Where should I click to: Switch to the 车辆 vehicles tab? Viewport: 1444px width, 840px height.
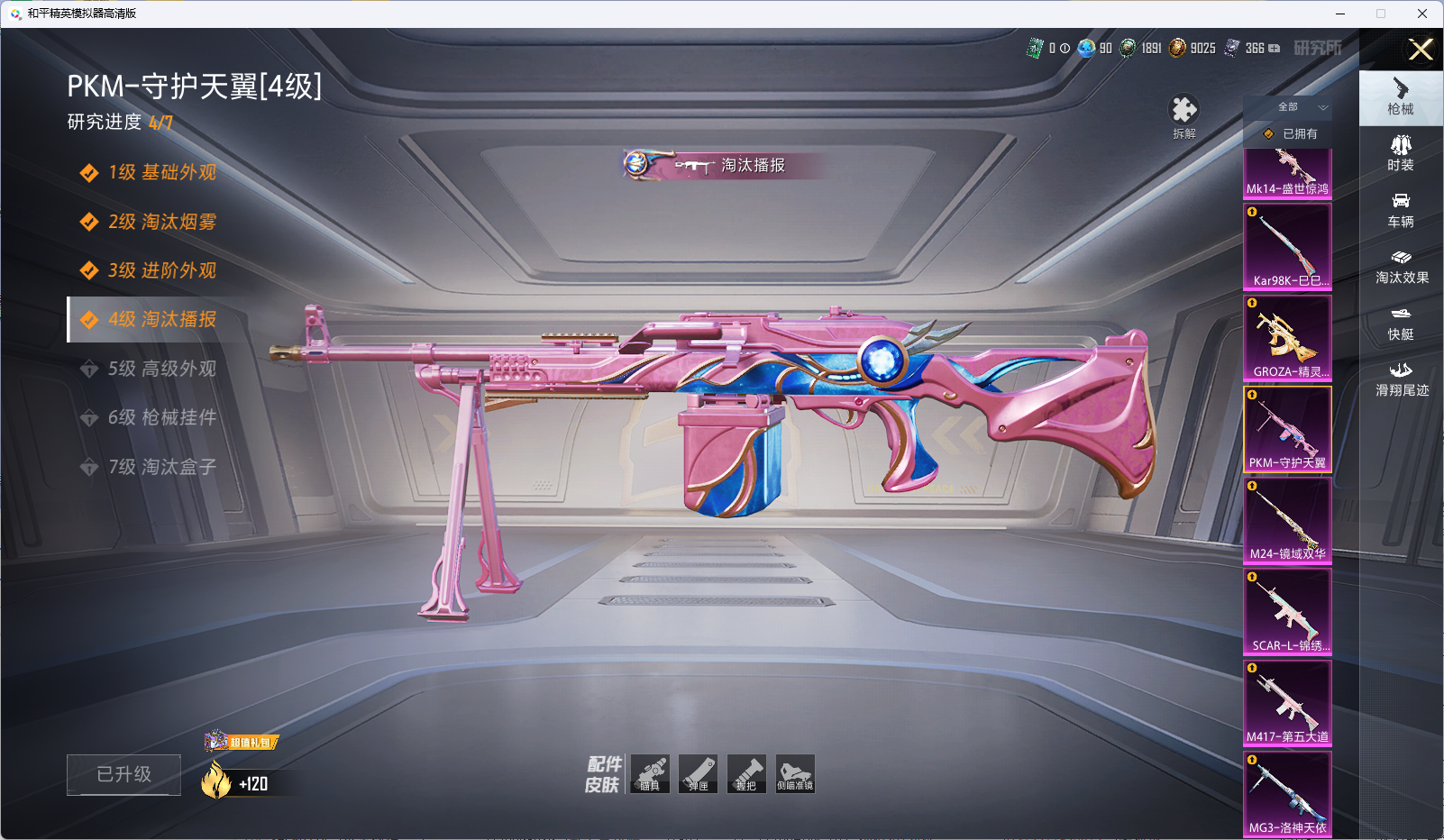tap(1401, 210)
